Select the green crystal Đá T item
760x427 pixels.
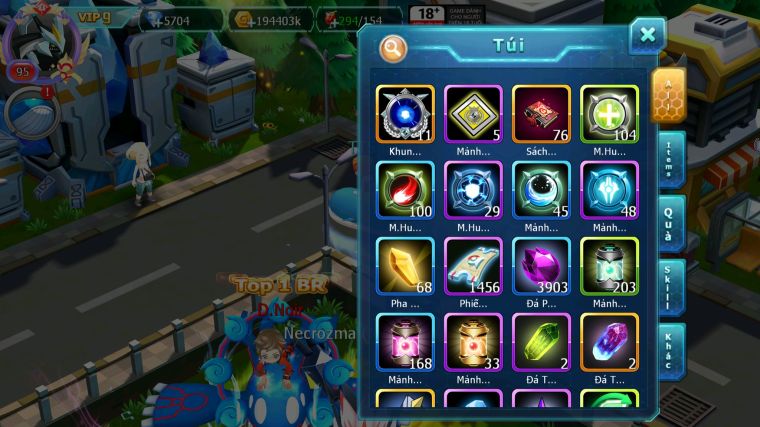click(x=541, y=343)
